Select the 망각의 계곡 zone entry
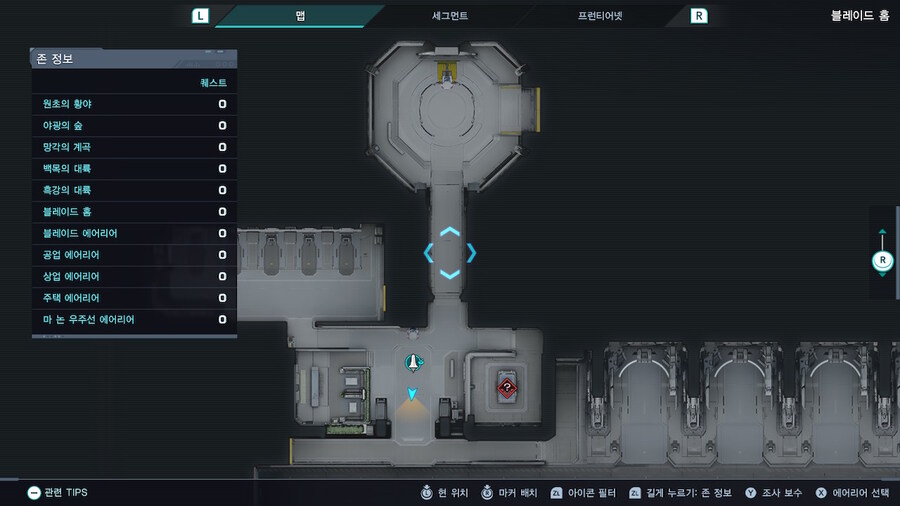 coord(134,147)
